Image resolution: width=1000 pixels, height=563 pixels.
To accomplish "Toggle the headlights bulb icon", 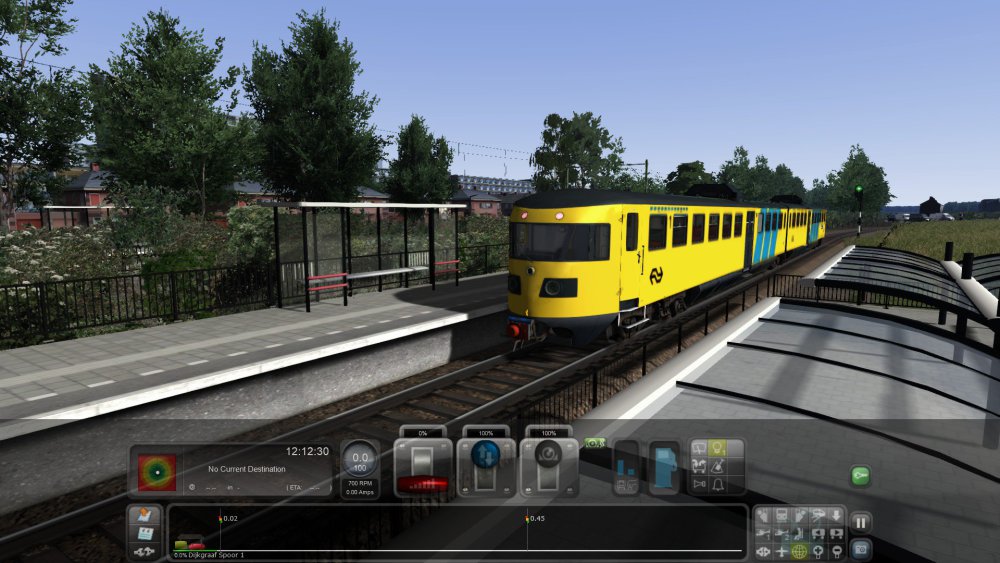I will click(718, 448).
